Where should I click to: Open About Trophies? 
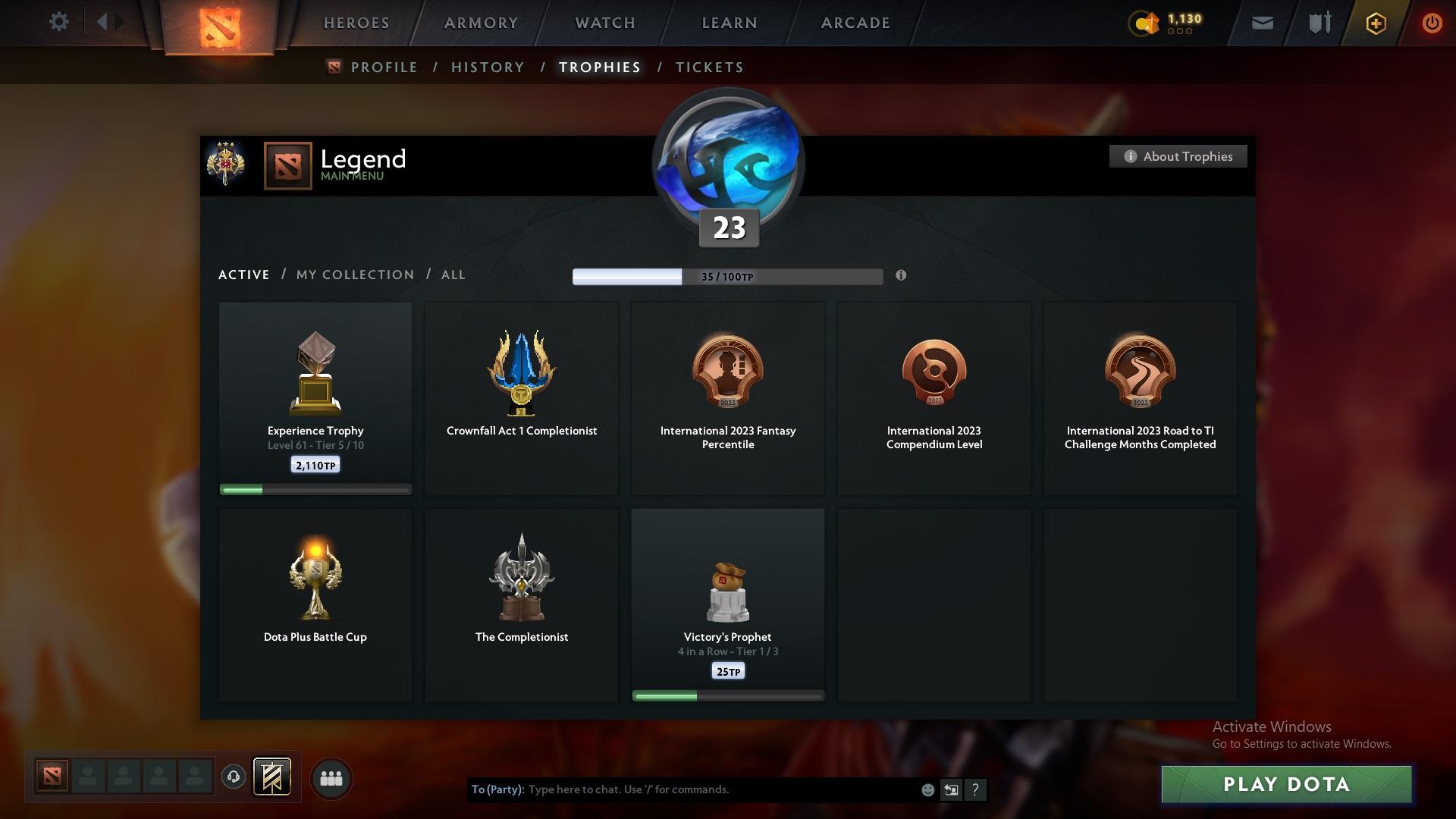point(1178,156)
